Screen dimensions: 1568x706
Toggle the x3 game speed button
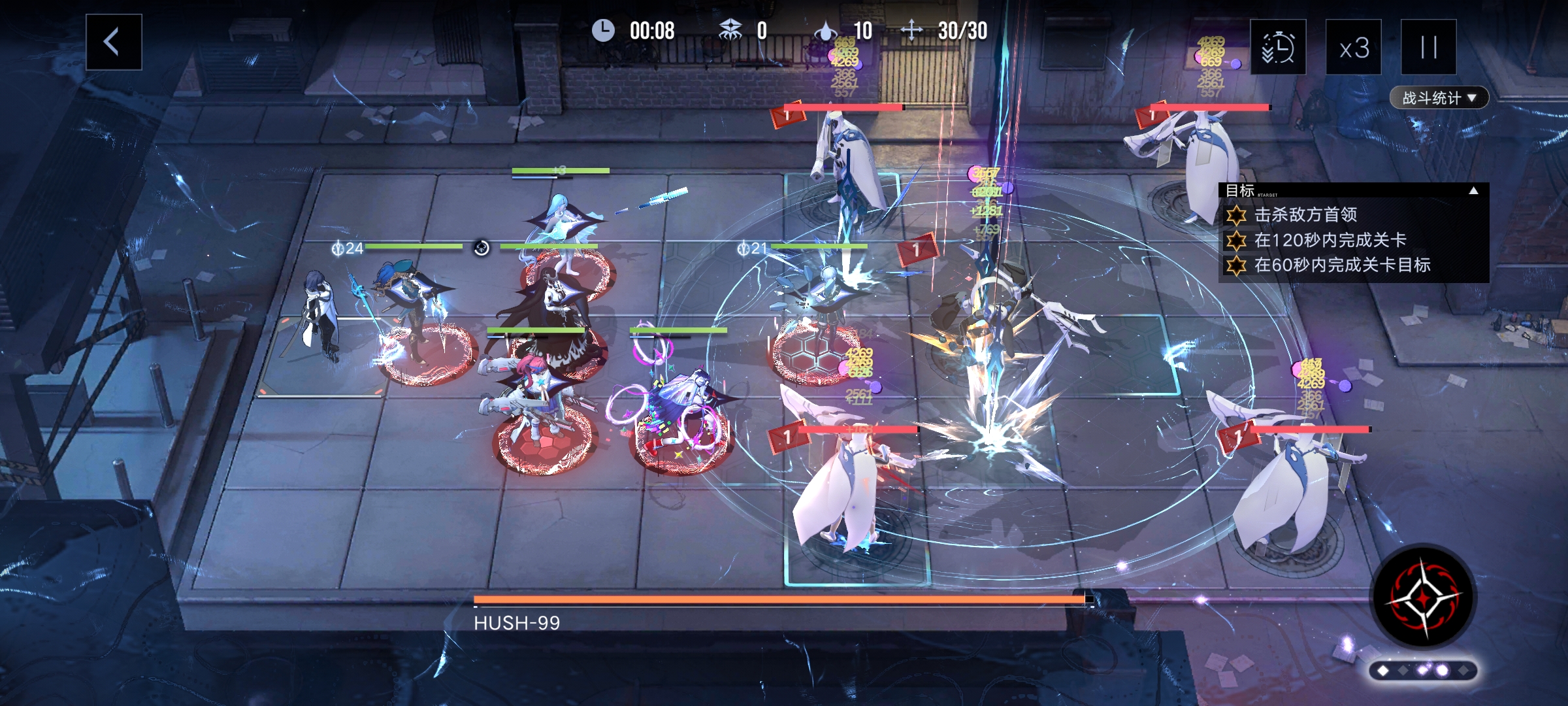click(x=1353, y=47)
